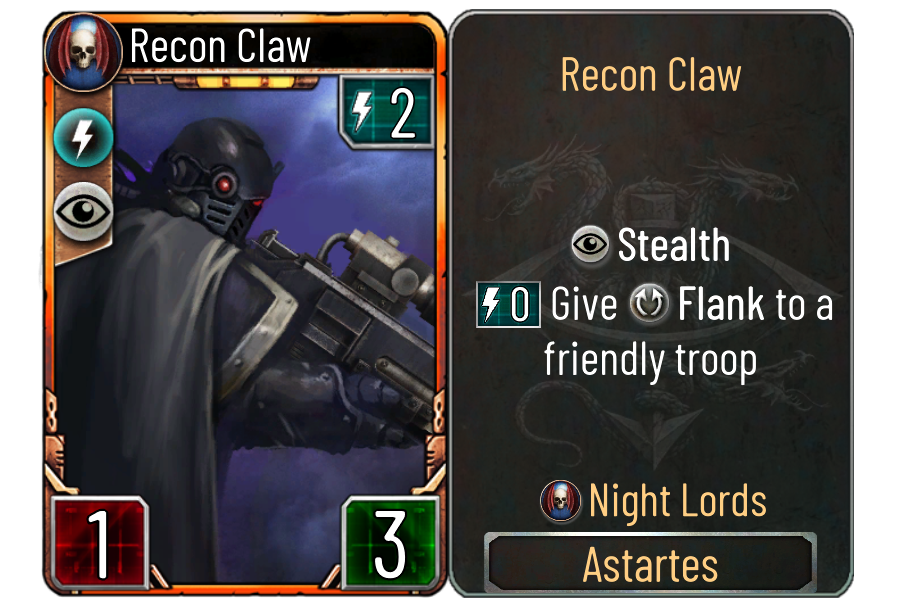
Task: Click the Night Lords skull emblem on the card
Action: tap(83, 47)
